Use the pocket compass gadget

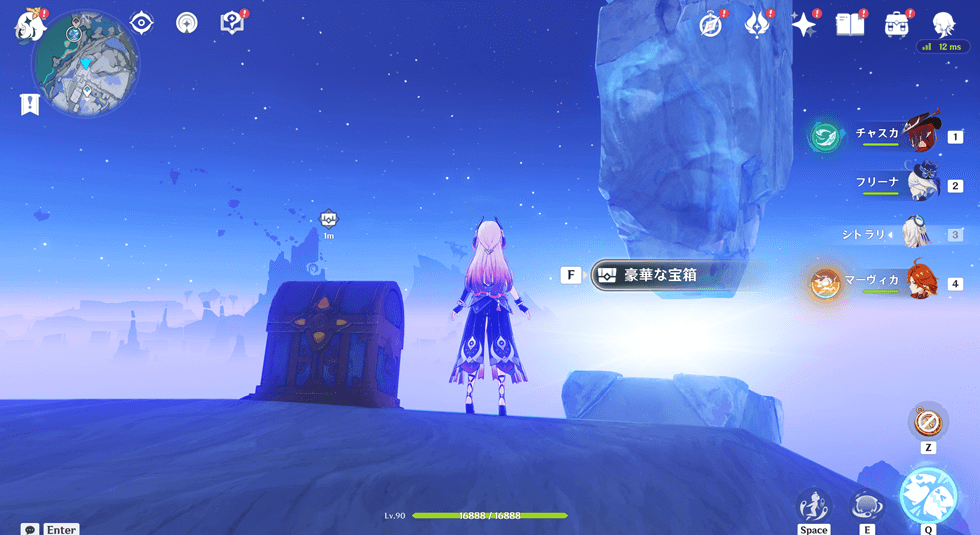(x=928, y=421)
